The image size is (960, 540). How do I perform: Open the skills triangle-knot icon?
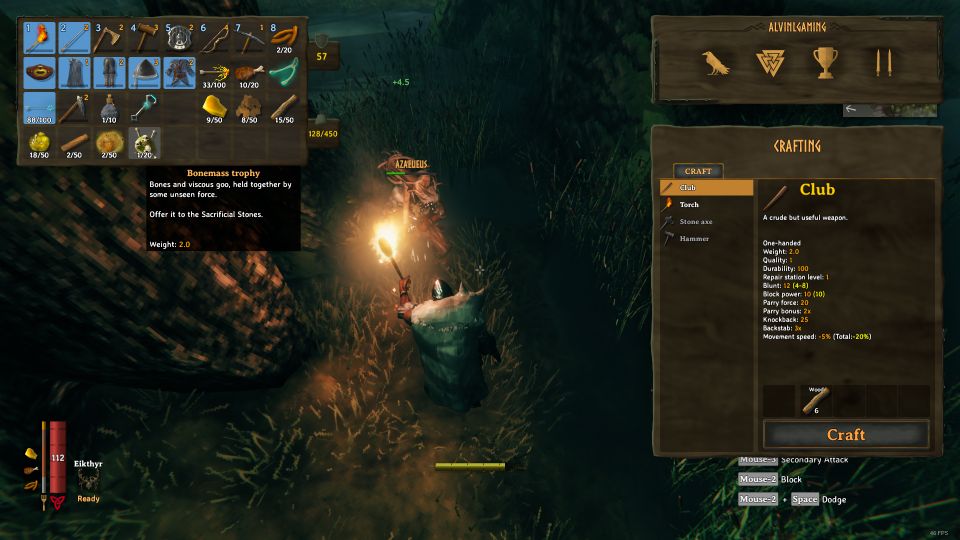[x=770, y=64]
